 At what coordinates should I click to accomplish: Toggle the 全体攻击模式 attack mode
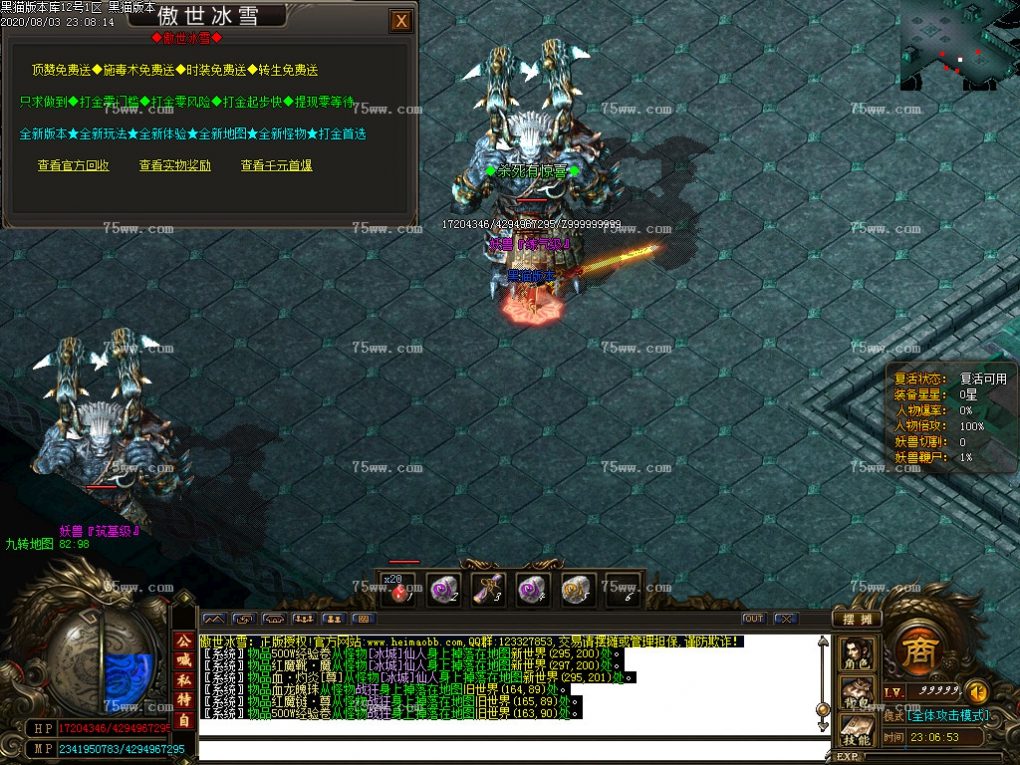[x=949, y=716]
